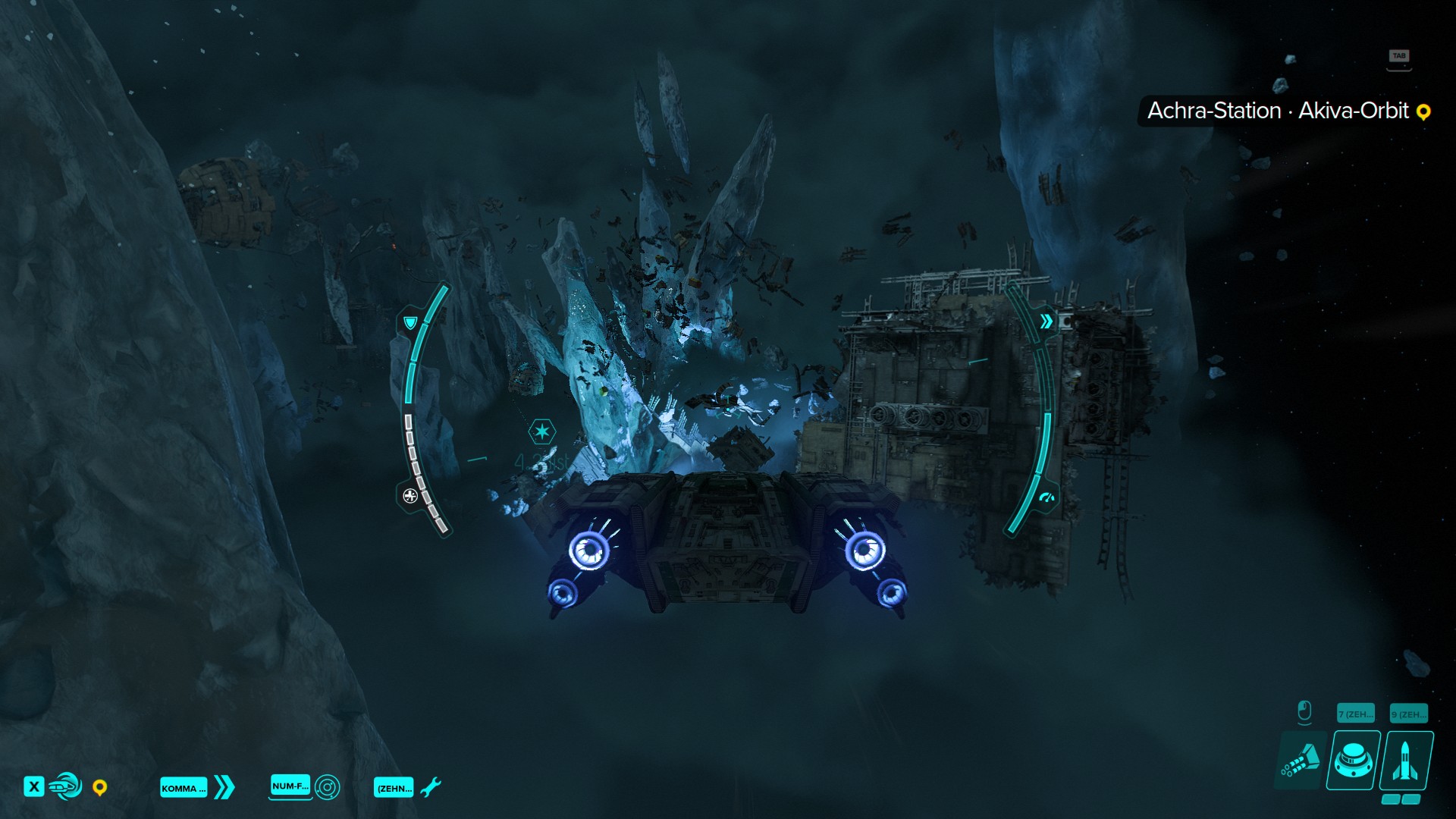Click the yellow location pin beside the ship icon
The image size is (1456, 819).
(x=99, y=788)
